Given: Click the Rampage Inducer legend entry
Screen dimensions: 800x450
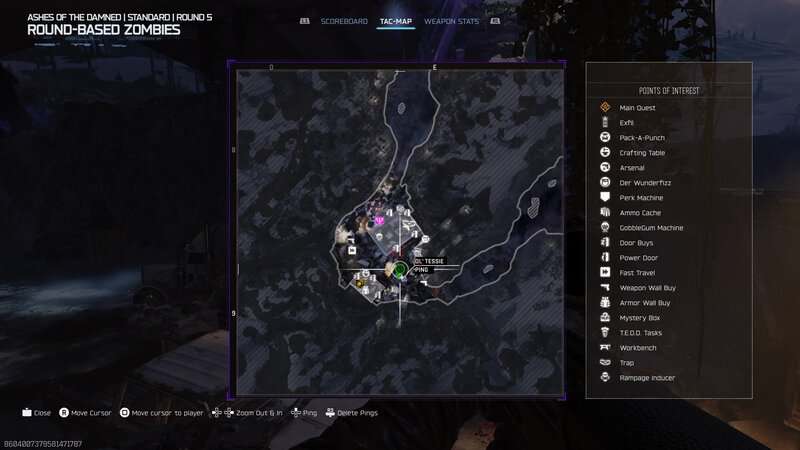Looking at the screenshot, I should coord(647,377).
